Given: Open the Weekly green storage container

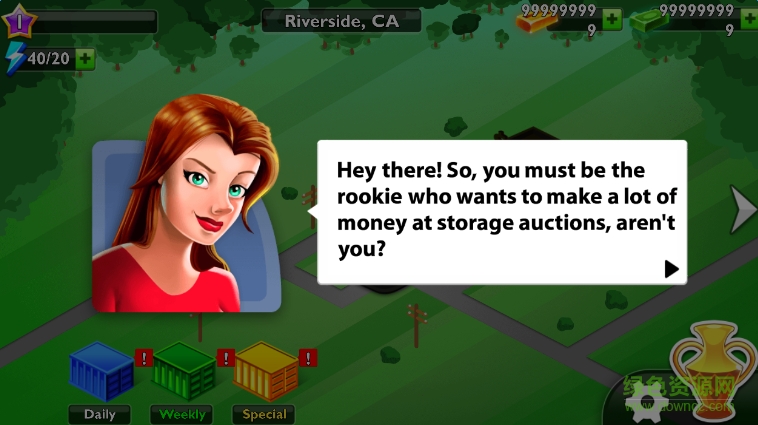Looking at the screenshot, I should coord(183,372).
